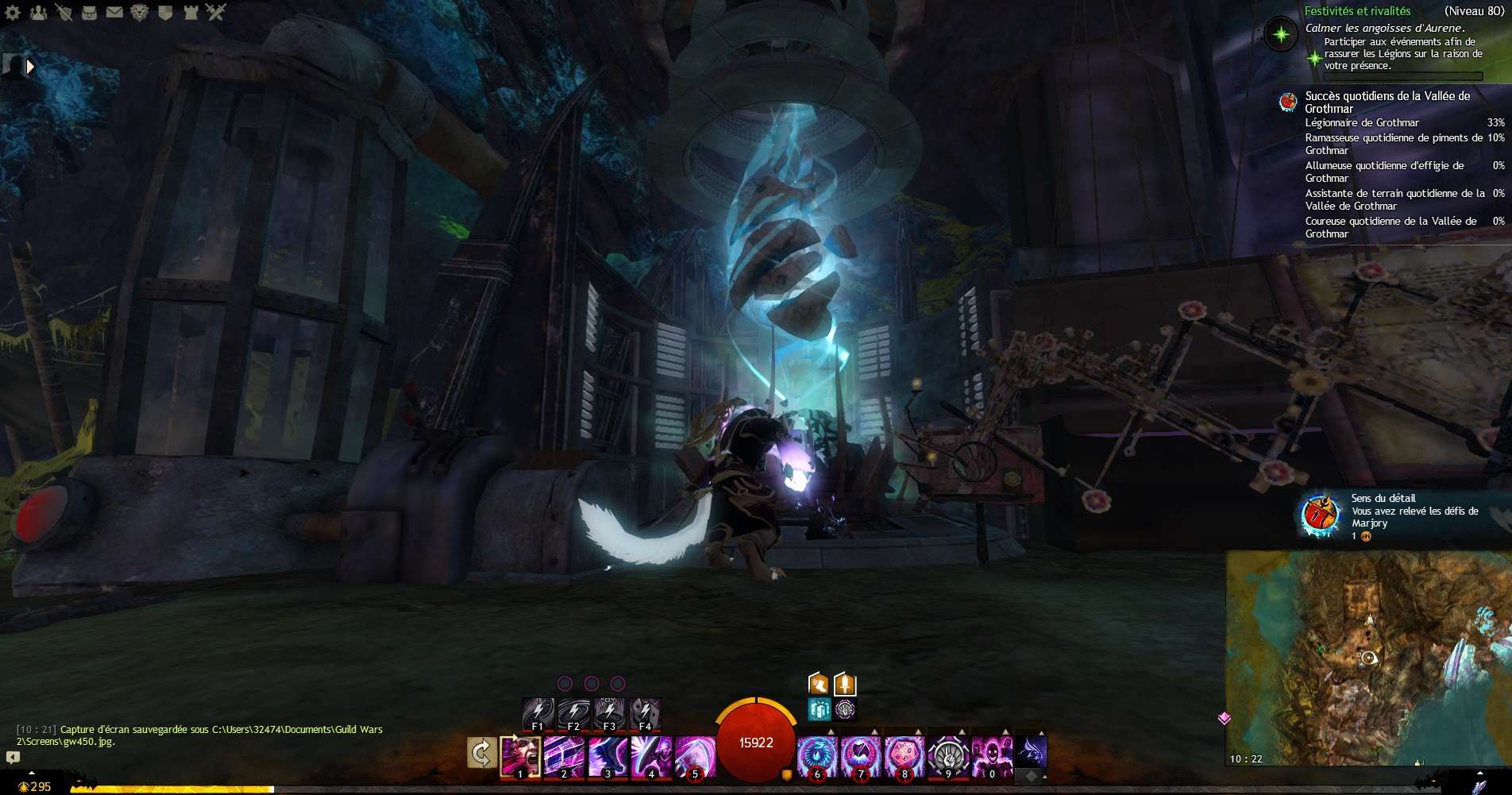This screenshot has width=1512, height=795.
Task: Open the contacts and party panel
Action: (38, 12)
